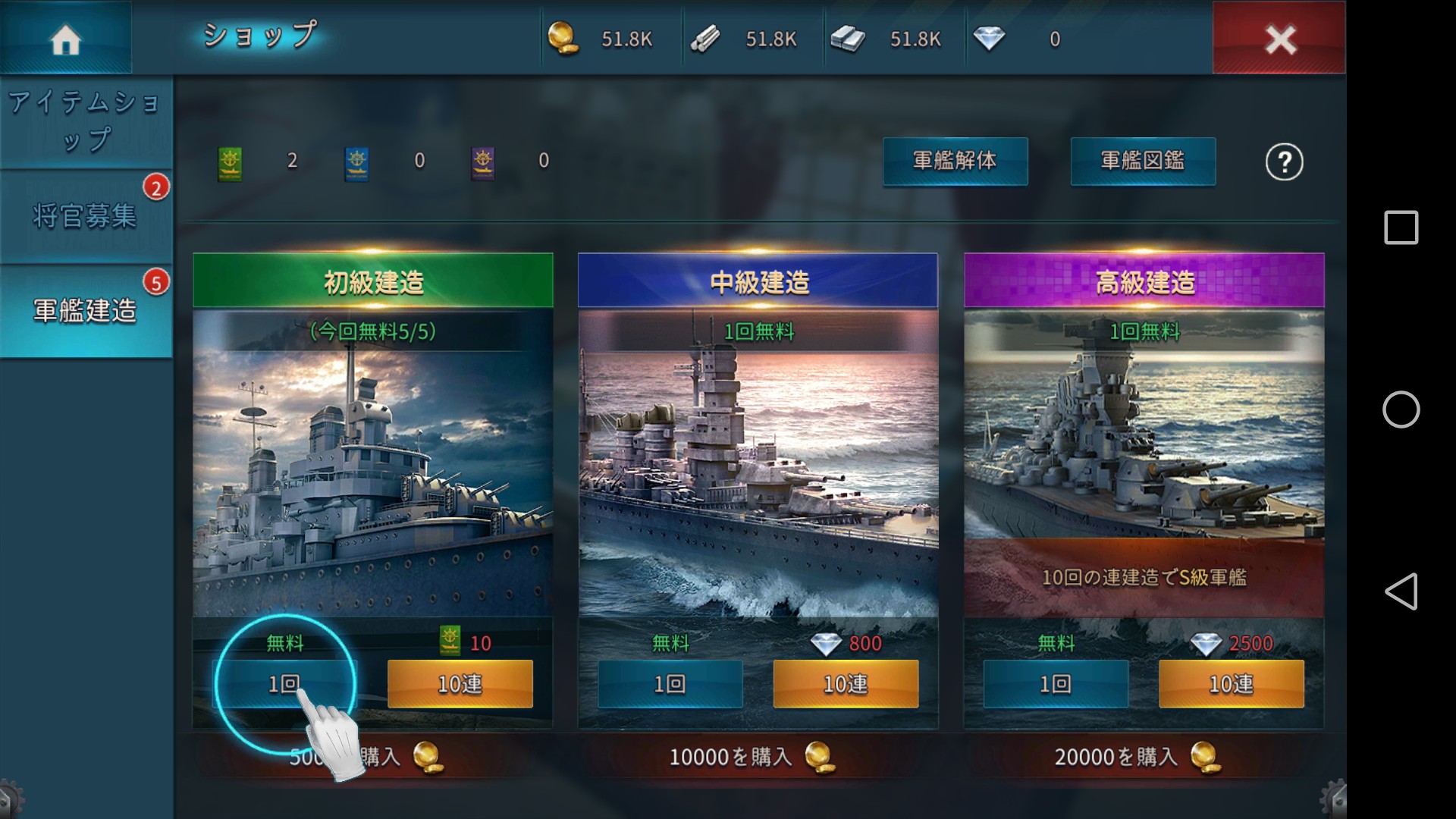Tap the Android back triangle button
Image resolution: width=1456 pixels, height=819 pixels.
[1401, 591]
